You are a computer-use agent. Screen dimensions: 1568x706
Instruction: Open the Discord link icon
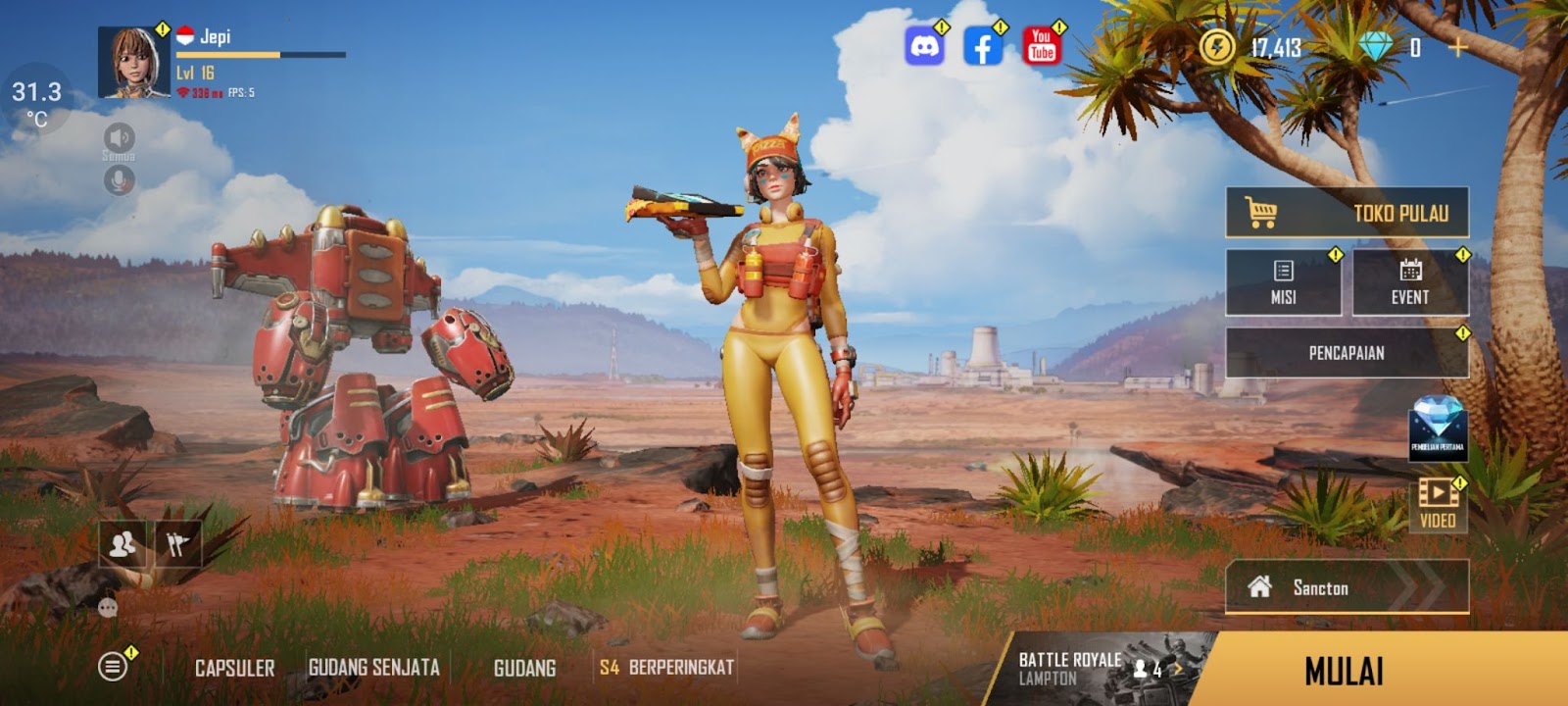pyautogui.click(x=924, y=46)
